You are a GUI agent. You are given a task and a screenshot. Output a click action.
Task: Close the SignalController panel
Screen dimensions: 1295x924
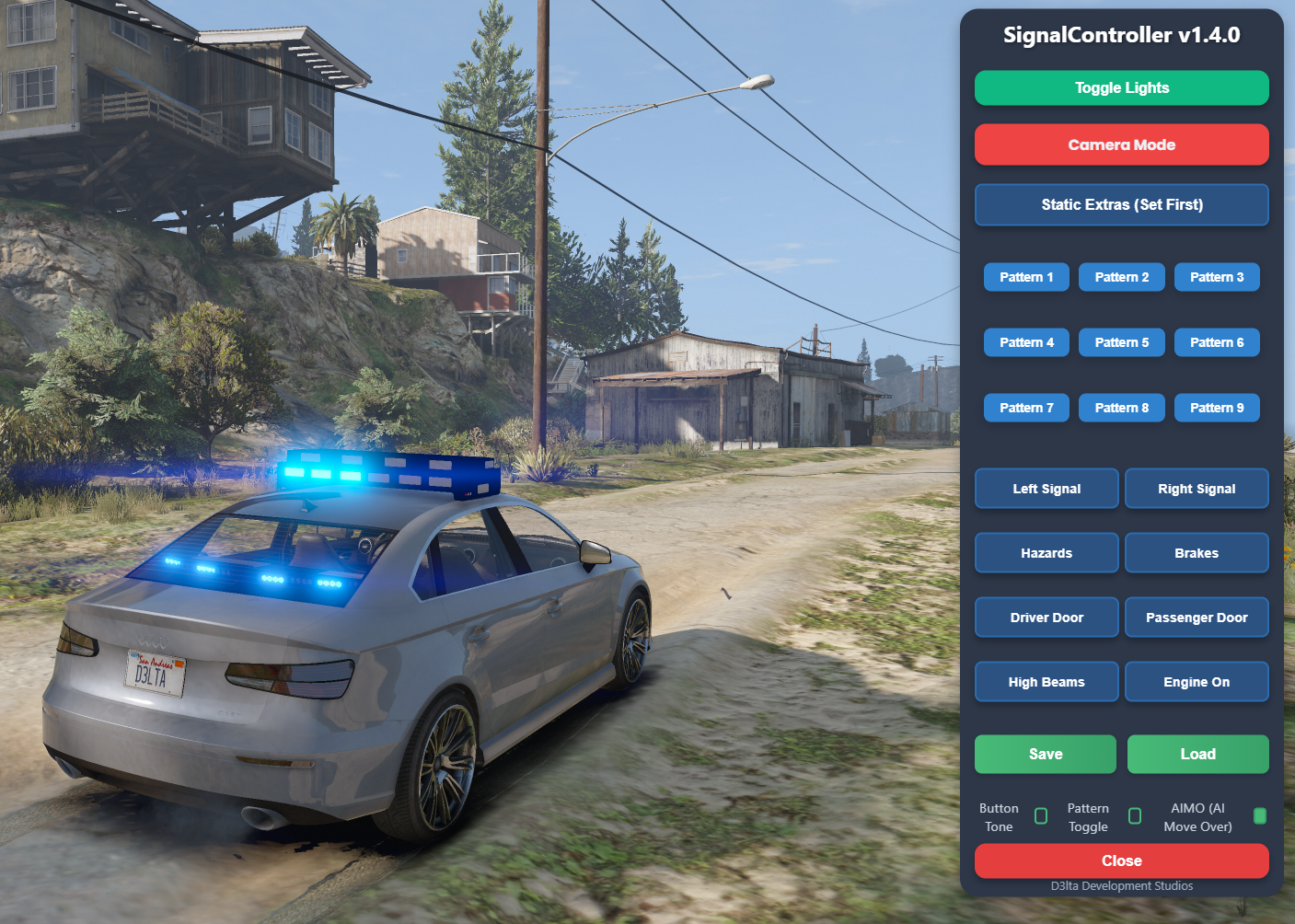[x=1121, y=861]
